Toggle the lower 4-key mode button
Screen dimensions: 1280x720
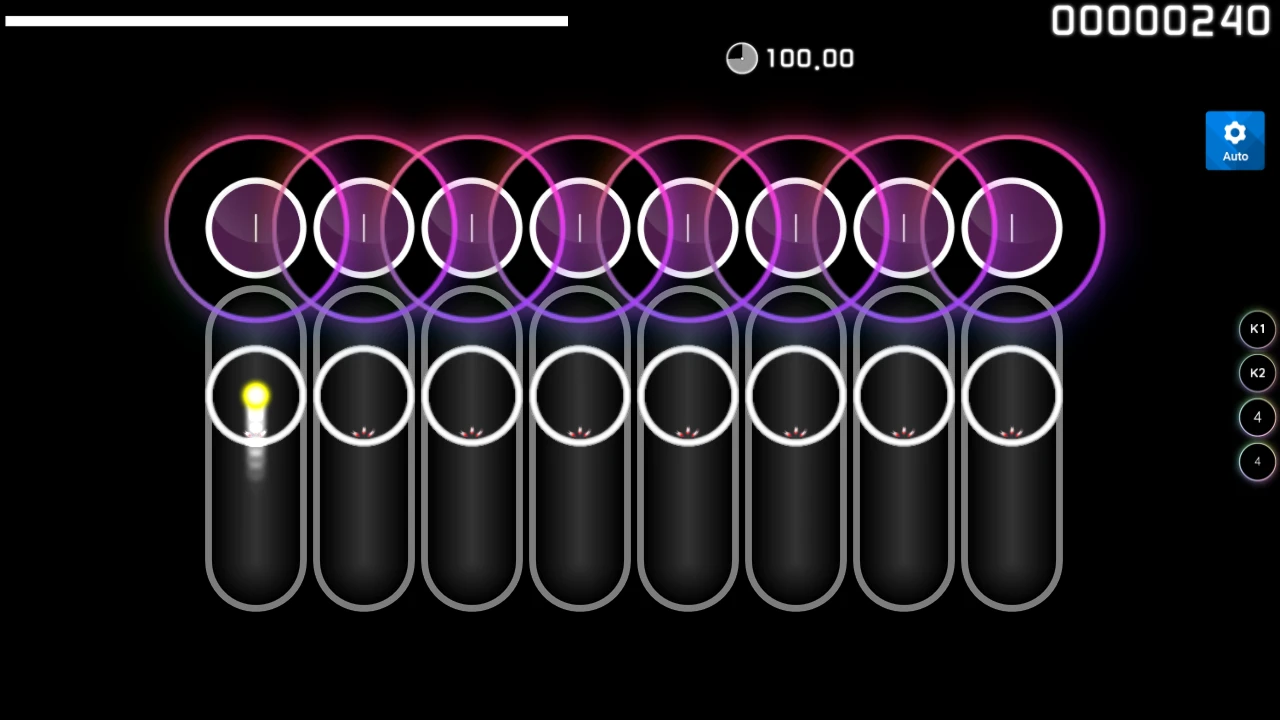pos(1257,461)
